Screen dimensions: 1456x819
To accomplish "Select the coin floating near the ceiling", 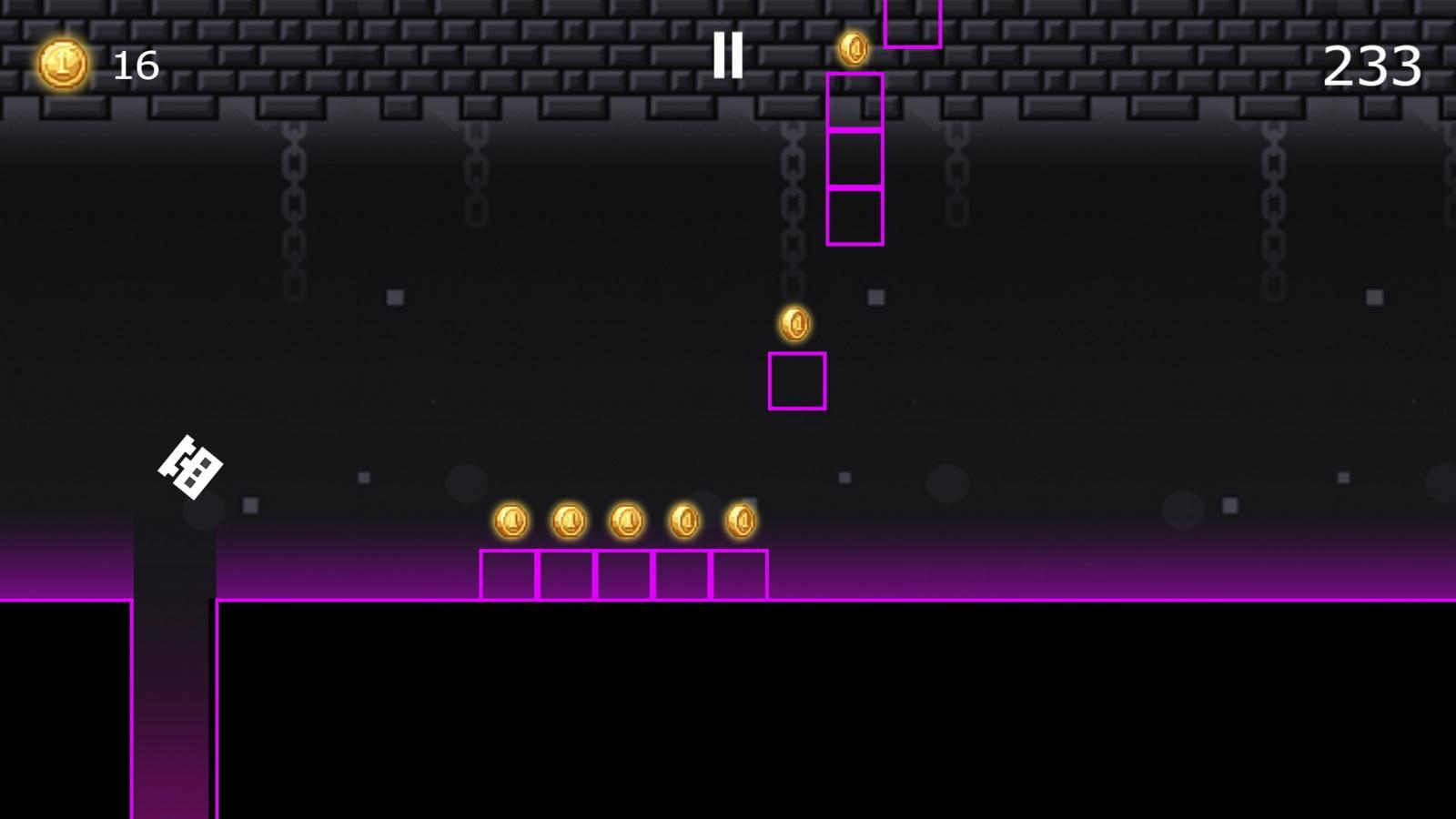I will (x=854, y=50).
